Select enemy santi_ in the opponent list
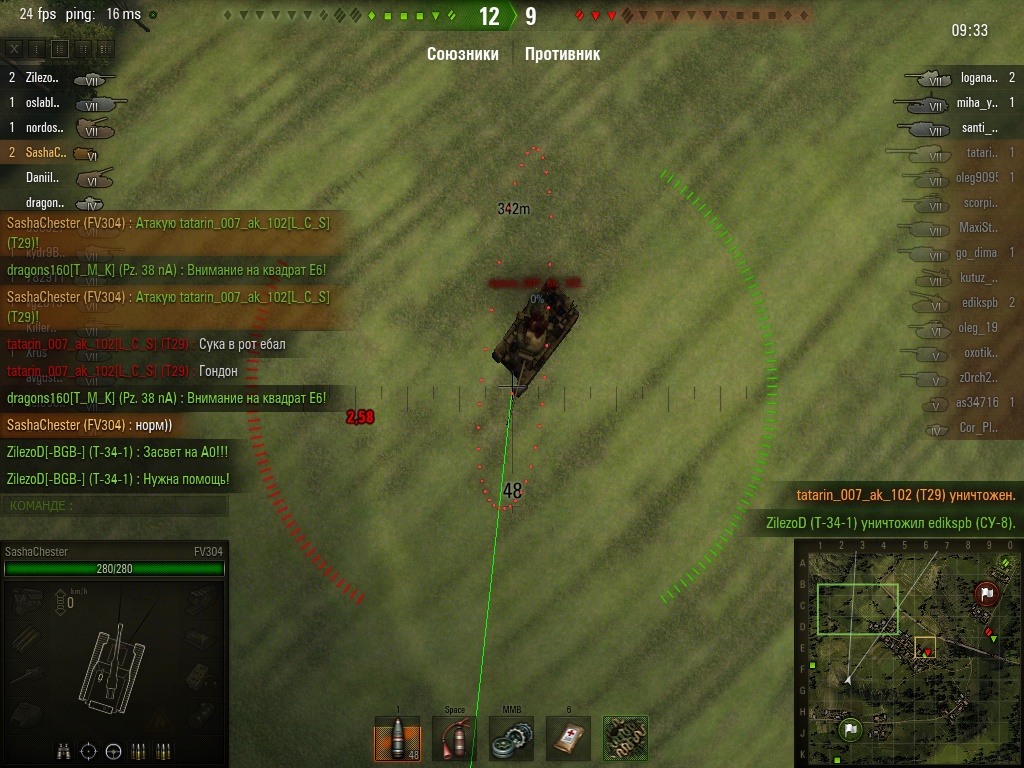The image size is (1024, 768). (978, 127)
